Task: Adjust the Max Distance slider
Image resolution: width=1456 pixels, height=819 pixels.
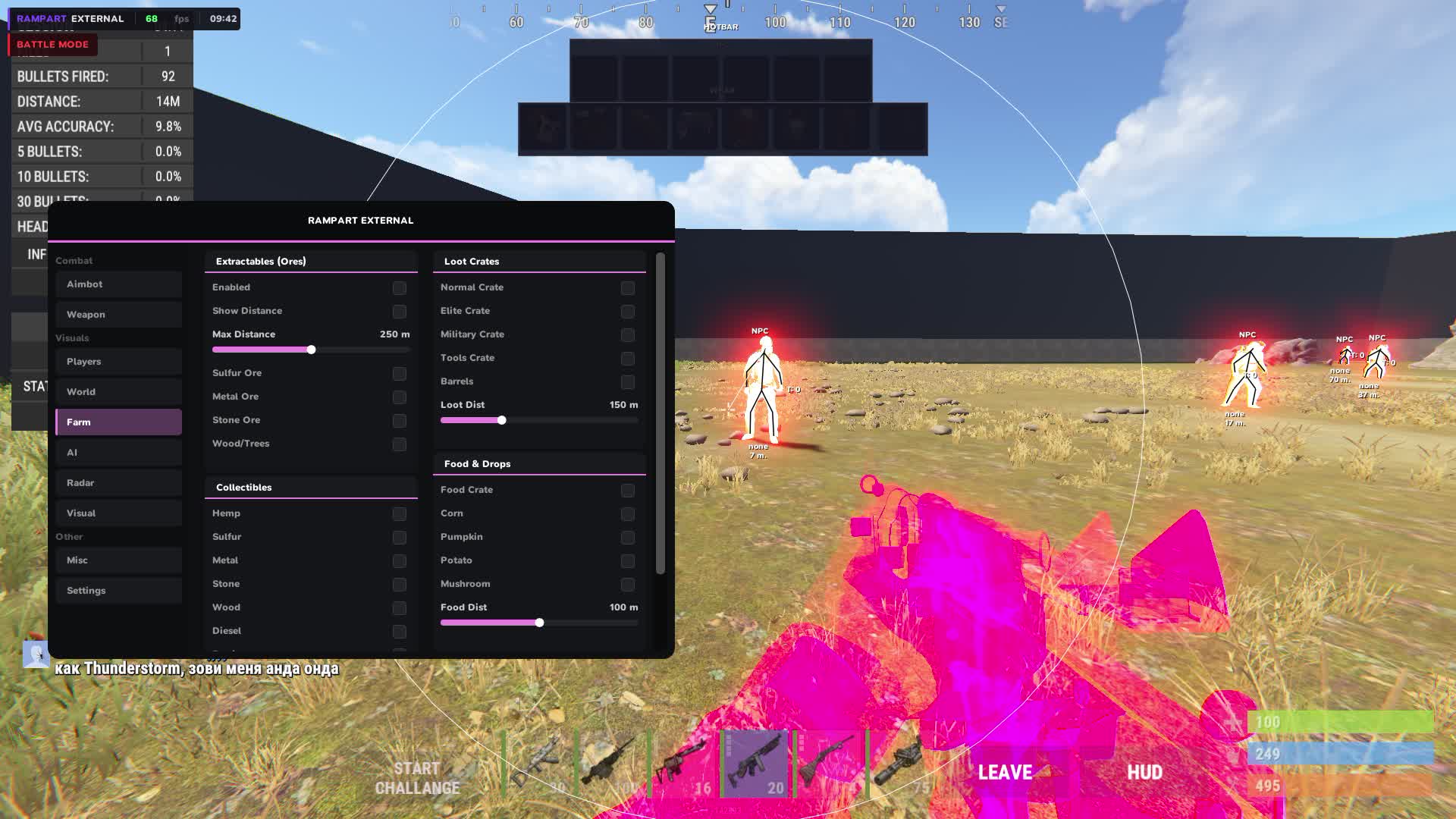Action: (x=311, y=350)
